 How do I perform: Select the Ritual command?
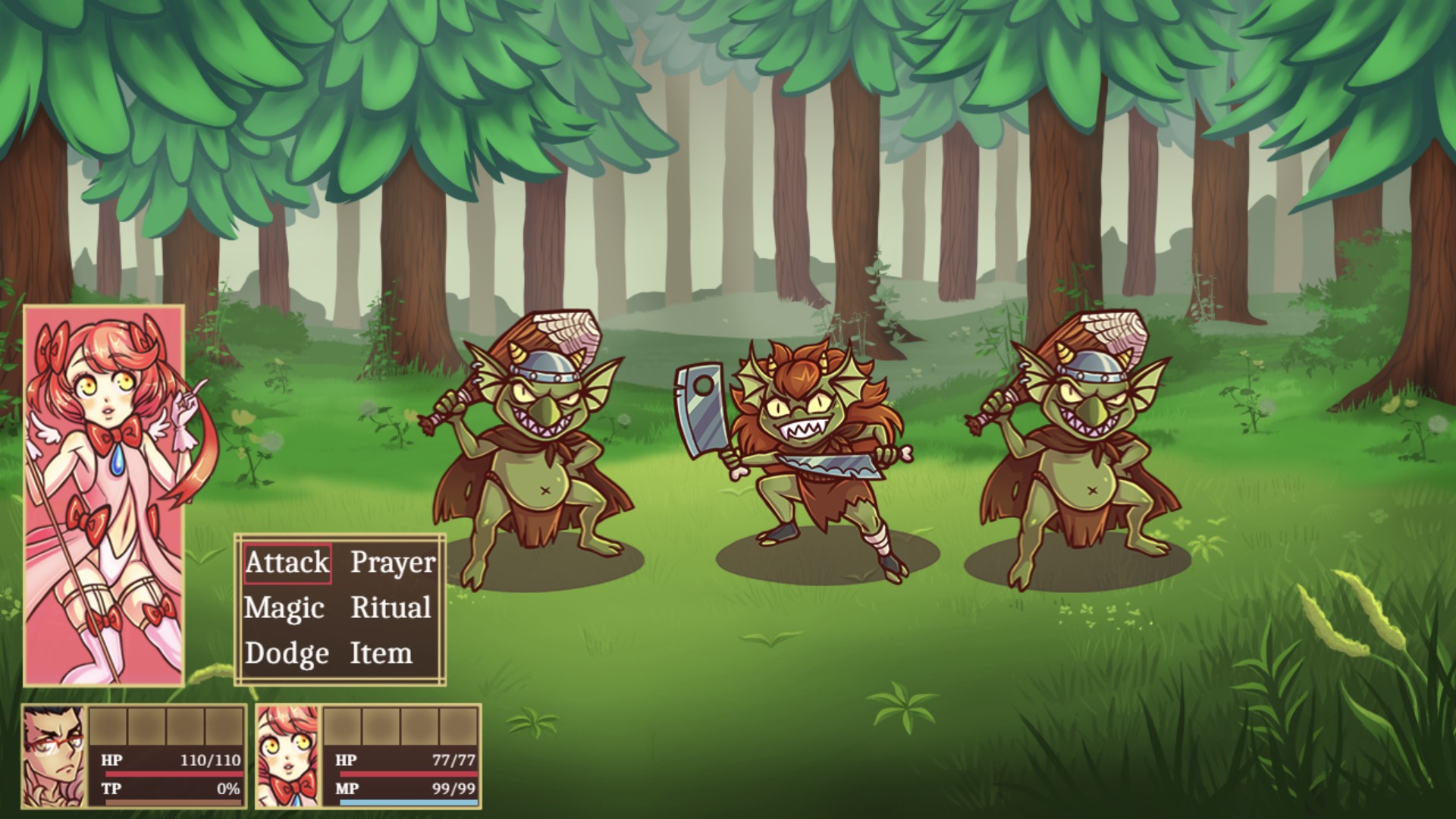(391, 609)
